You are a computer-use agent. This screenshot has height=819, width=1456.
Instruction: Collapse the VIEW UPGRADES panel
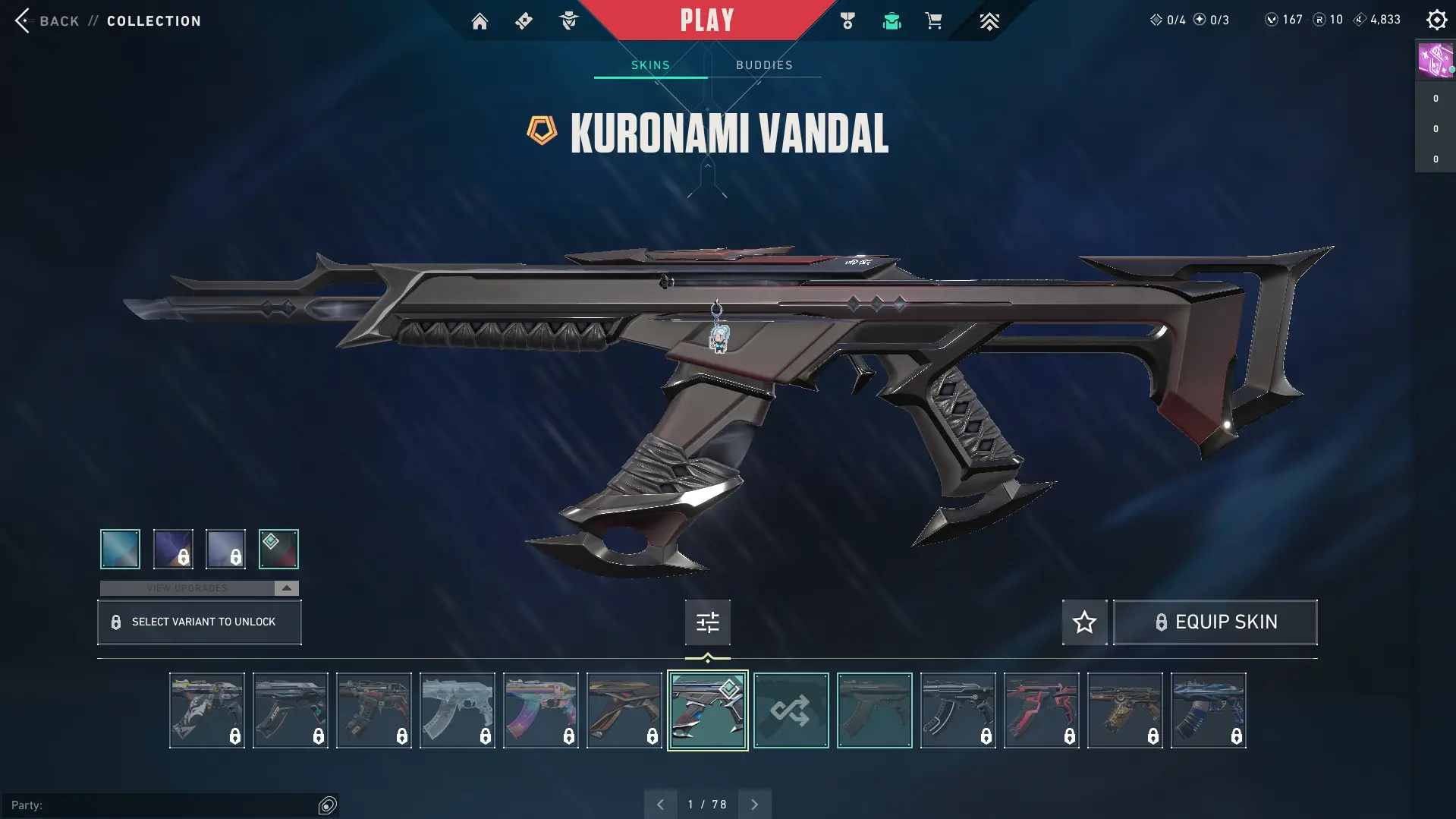[x=285, y=587]
